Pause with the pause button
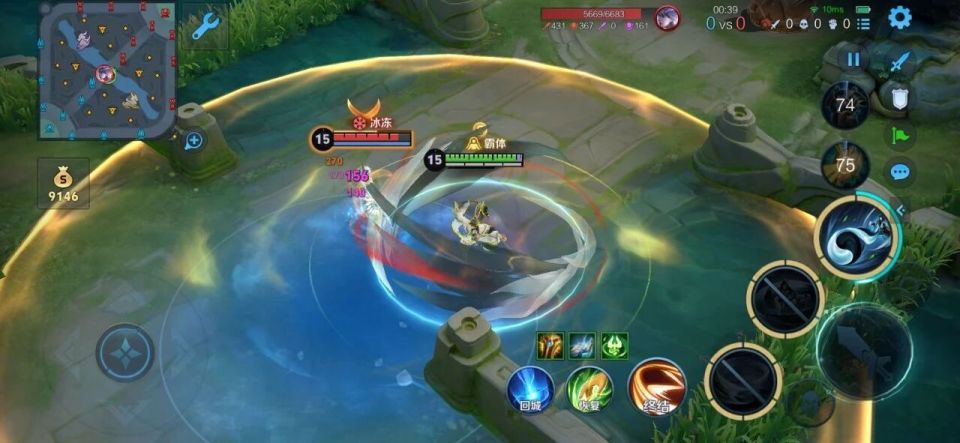Image resolution: width=960 pixels, height=443 pixels. (x=853, y=59)
